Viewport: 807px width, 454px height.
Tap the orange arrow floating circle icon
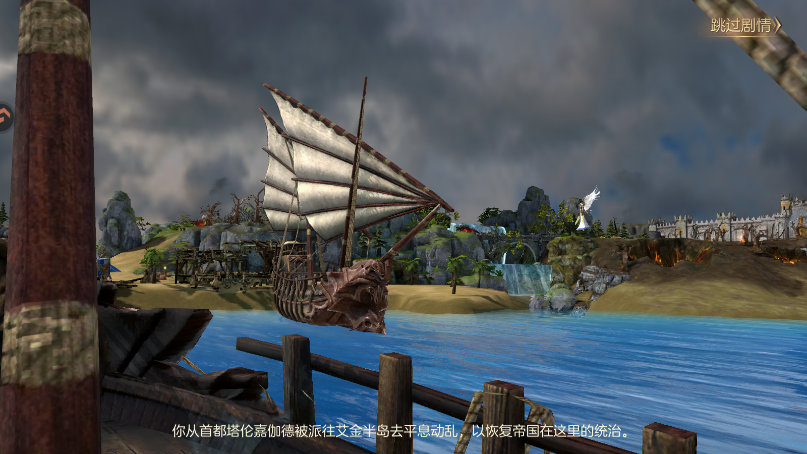click(x=4, y=118)
